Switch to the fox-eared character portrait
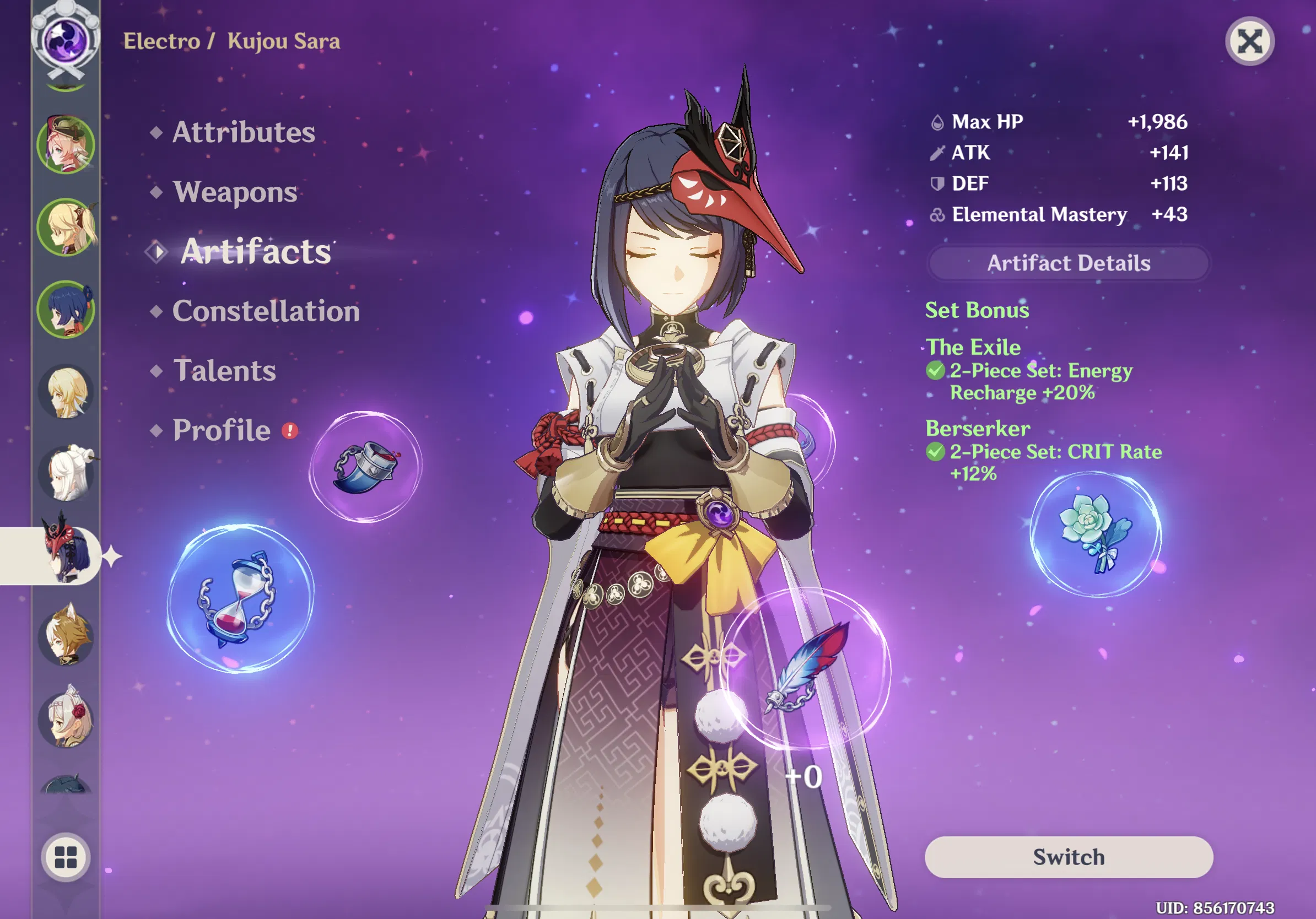Screen dimensions: 1316x919 (x=66, y=636)
